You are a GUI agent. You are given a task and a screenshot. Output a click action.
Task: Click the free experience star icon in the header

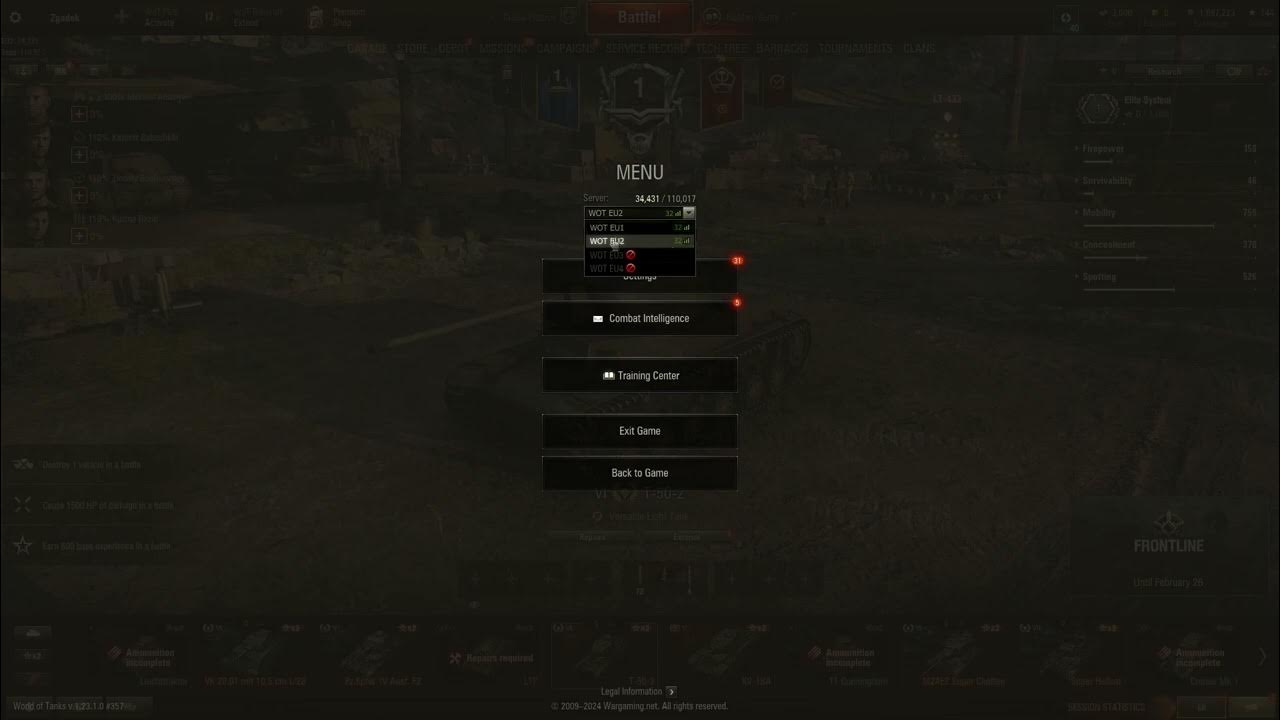tap(1252, 13)
